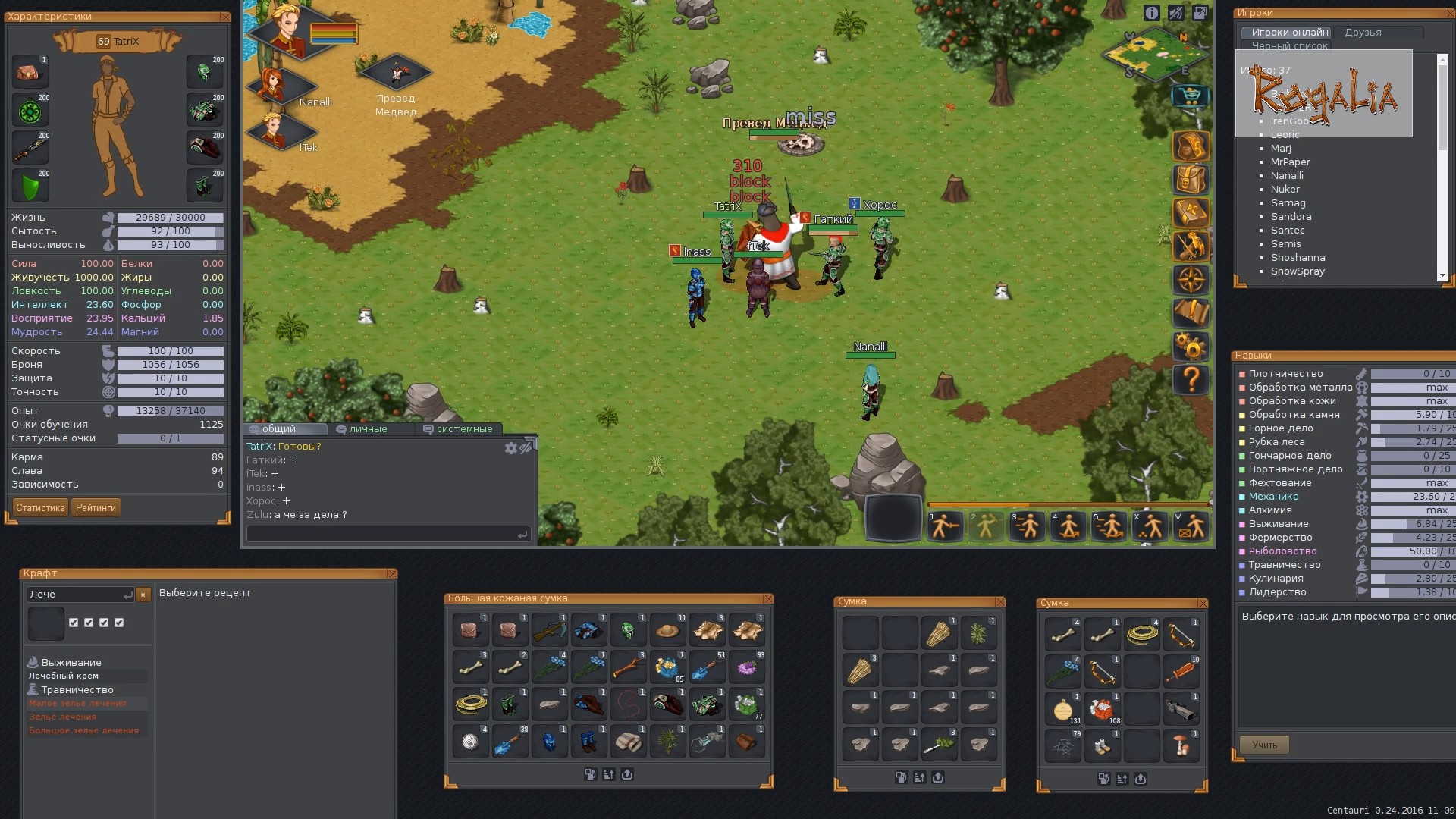Viewport: 1456px width, 819px height.
Task: Click the minimap
Action: tap(1156, 55)
